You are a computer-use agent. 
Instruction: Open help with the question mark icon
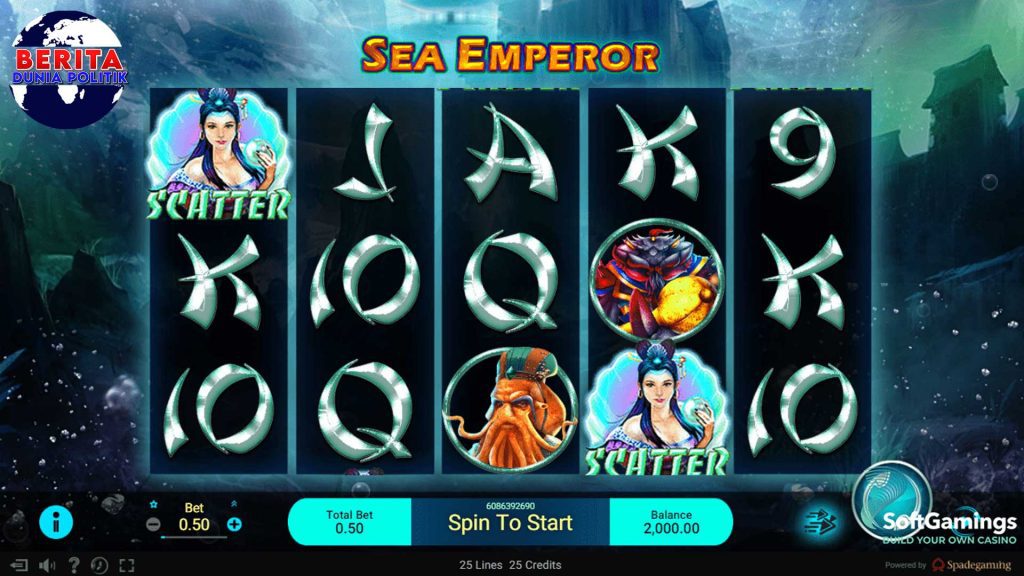73,565
